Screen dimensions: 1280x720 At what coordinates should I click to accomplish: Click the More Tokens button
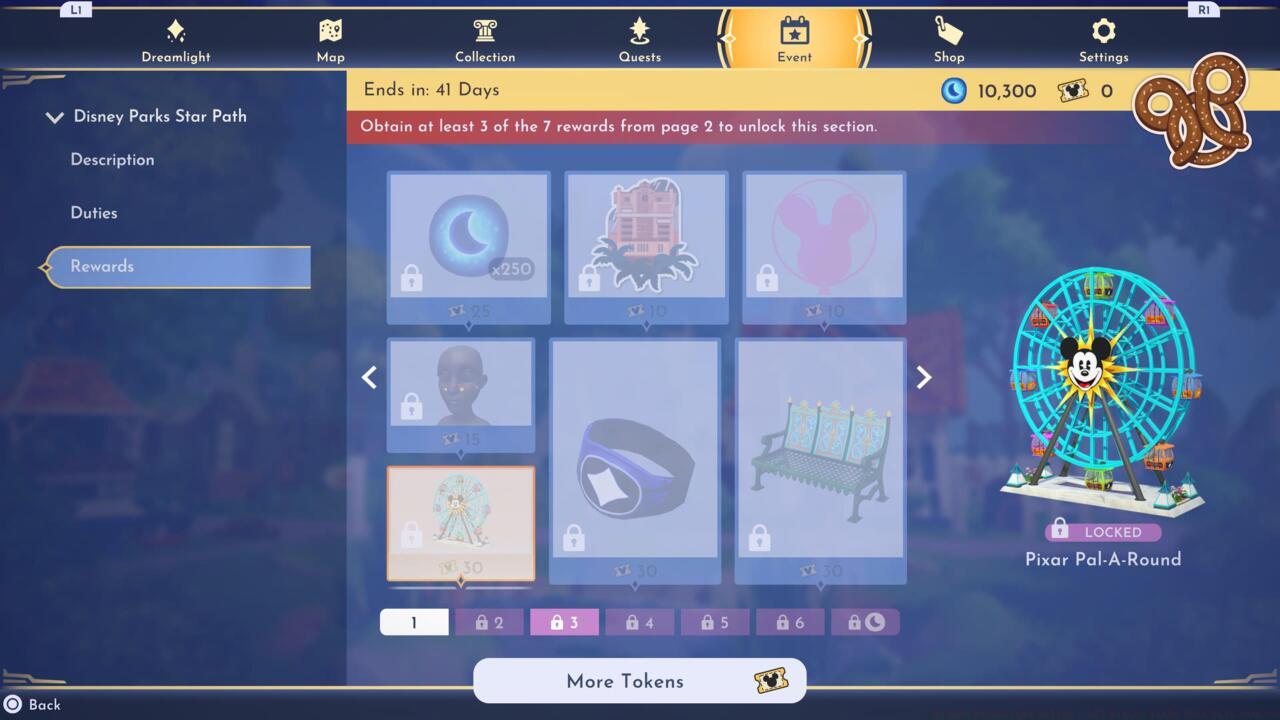tap(639, 681)
